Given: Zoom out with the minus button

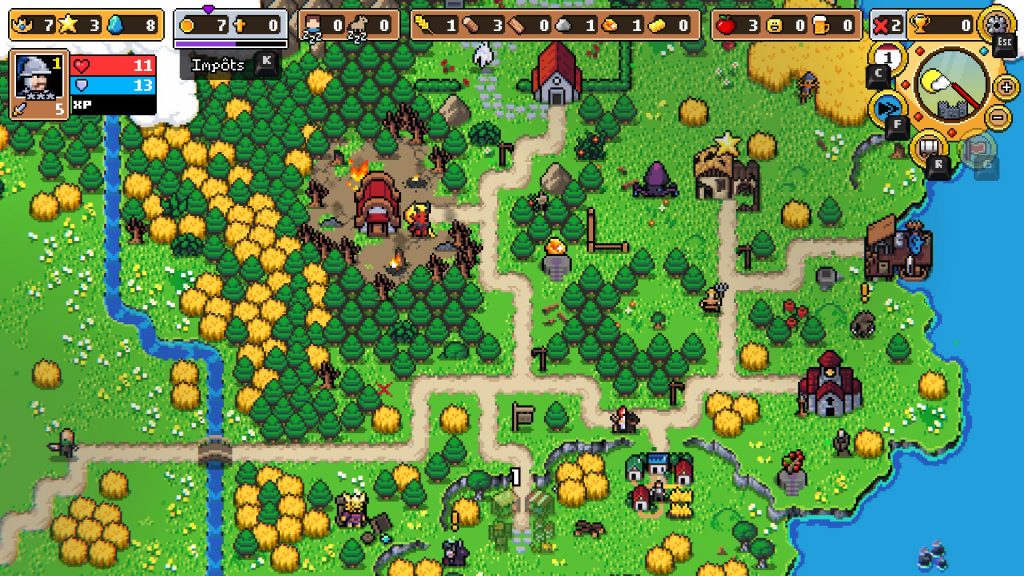Looking at the screenshot, I should [997, 118].
